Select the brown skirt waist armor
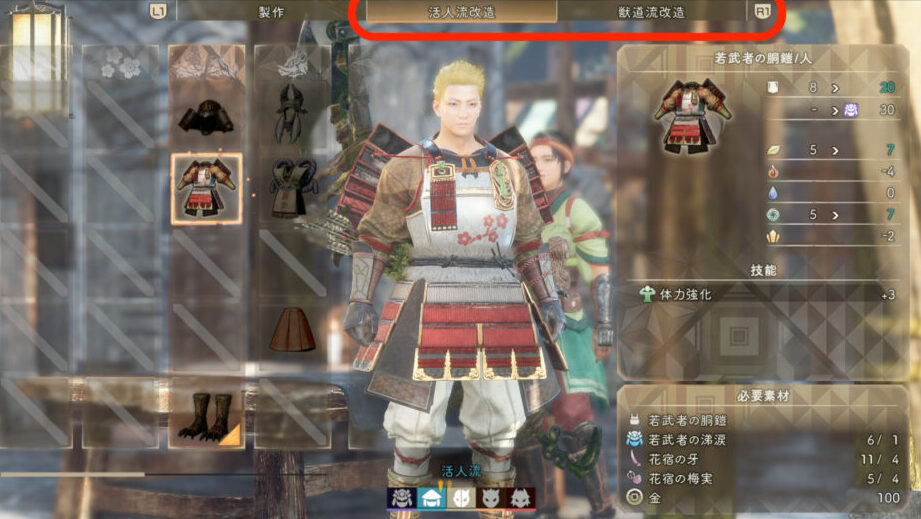The height and width of the screenshot is (519, 921). (291, 331)
